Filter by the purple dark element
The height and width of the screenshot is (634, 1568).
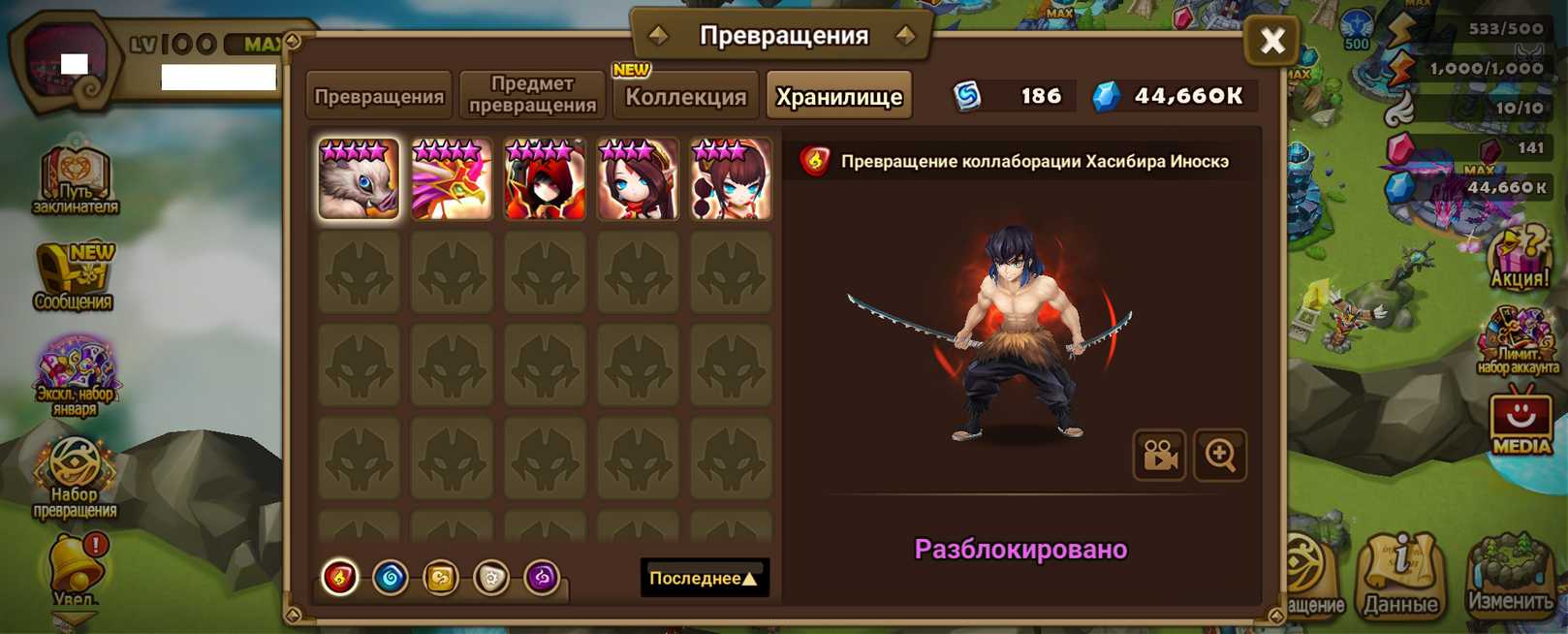coord(542,578)
